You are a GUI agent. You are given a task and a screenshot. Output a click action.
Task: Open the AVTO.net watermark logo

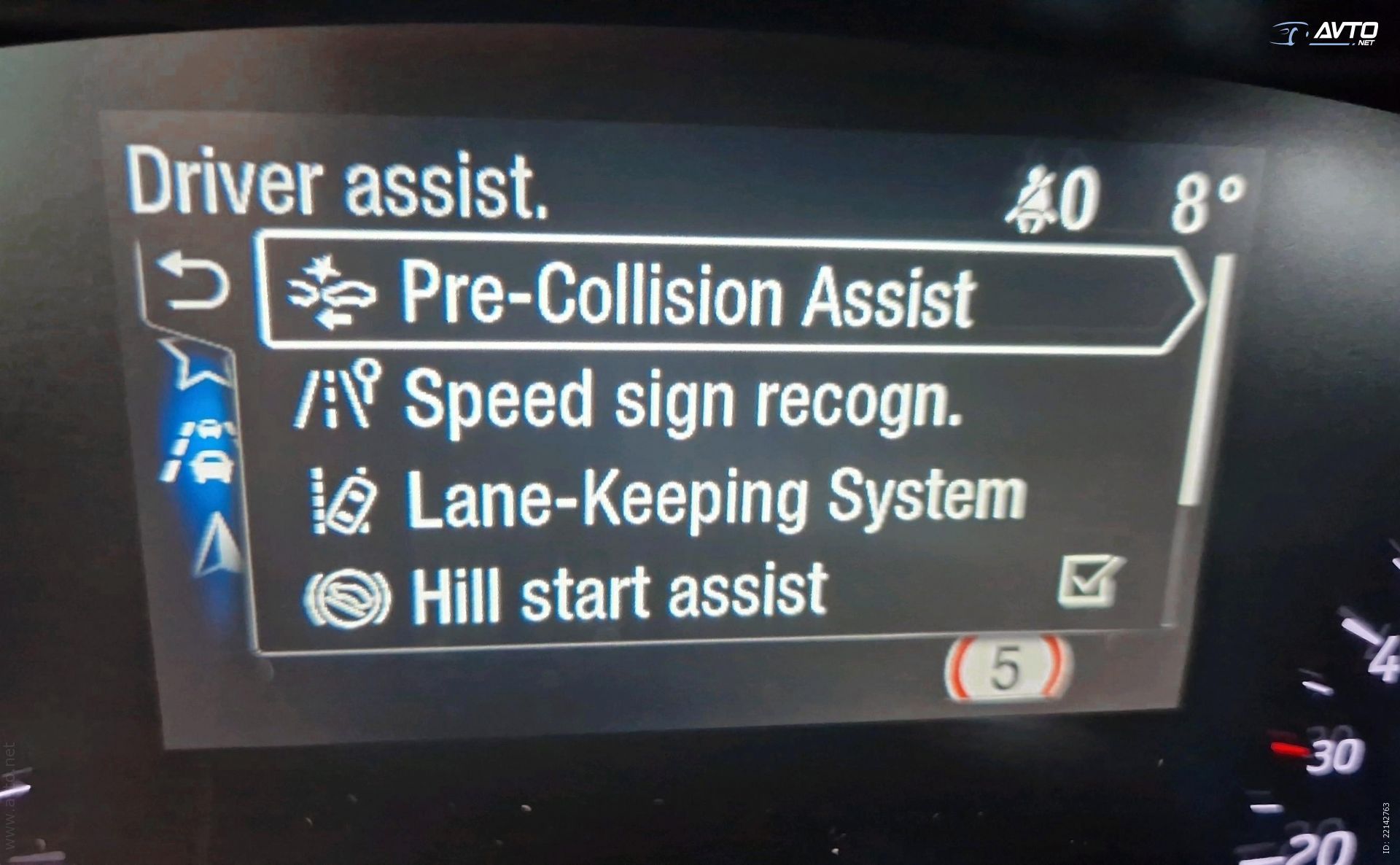(x=1326, y=33)
